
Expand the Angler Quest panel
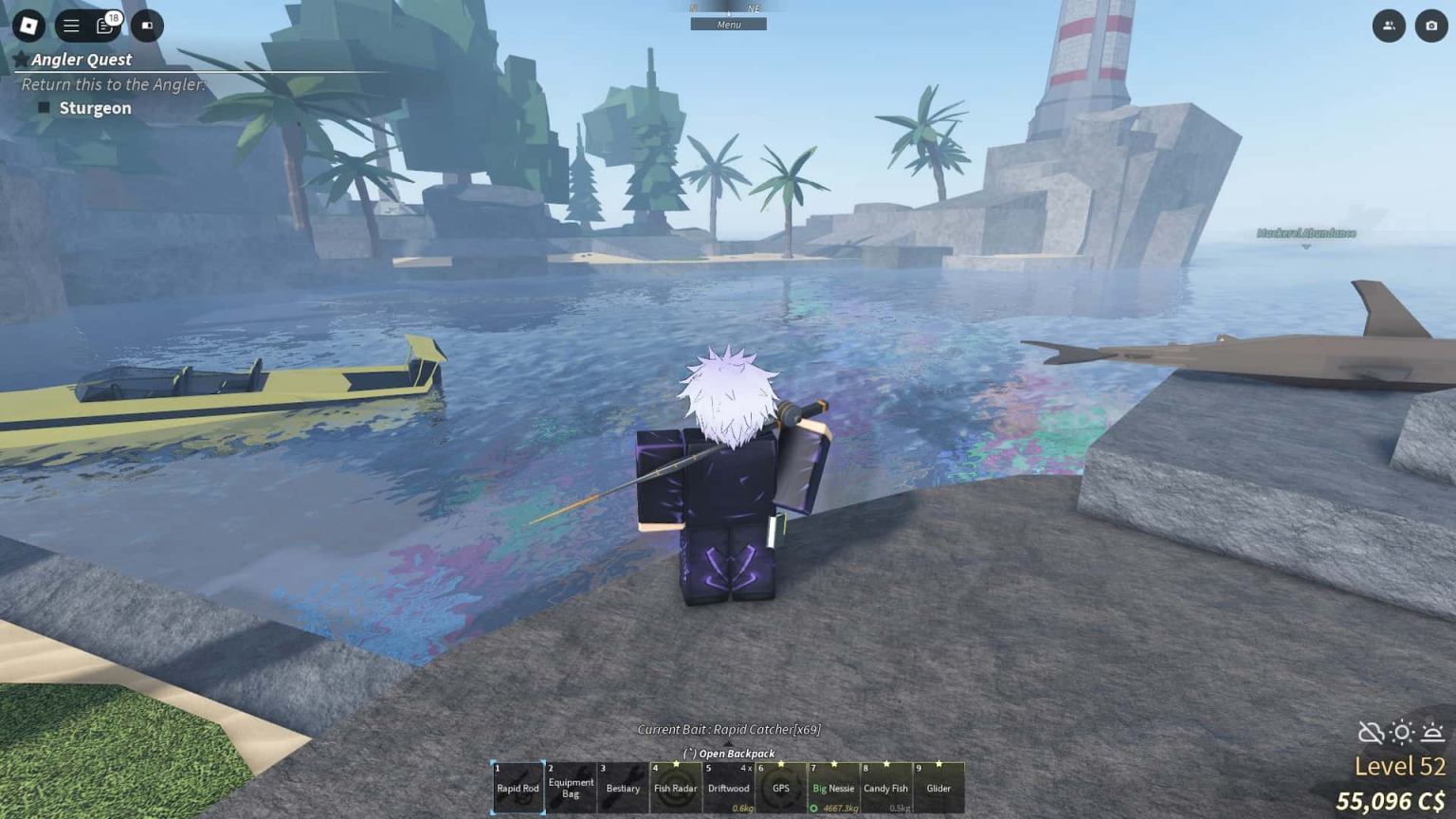[x=79, y=59]
